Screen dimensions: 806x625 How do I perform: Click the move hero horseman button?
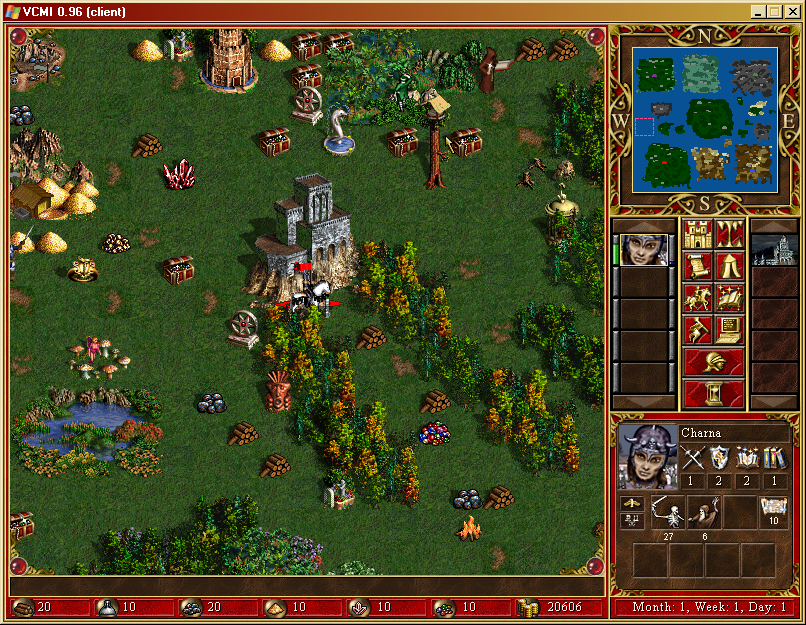[698, 298]
